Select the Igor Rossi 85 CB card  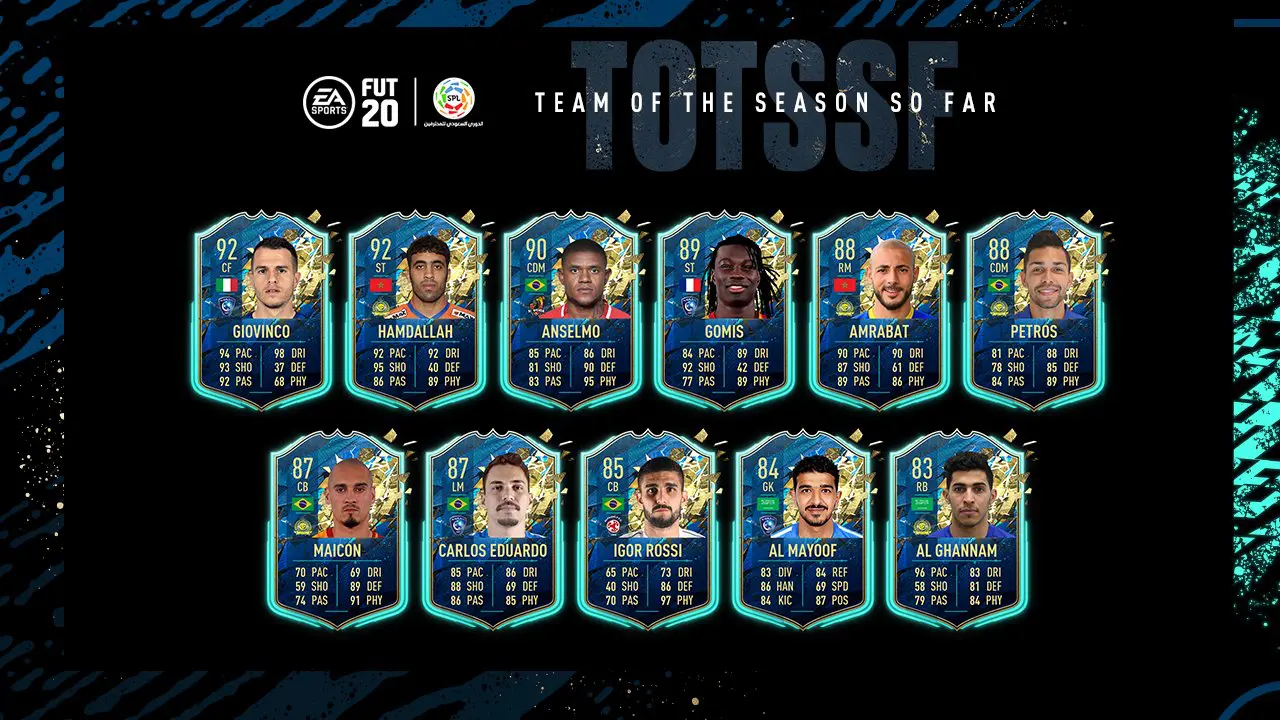tap(647, 530)
